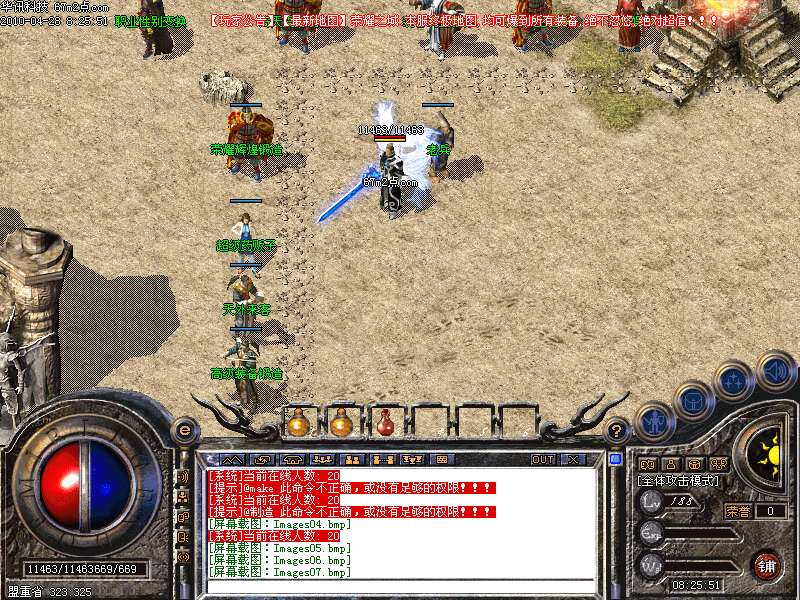Click the X button above the chat
Image resolution: width=800 pixels, height=600 pixels.
coord(573,459)
